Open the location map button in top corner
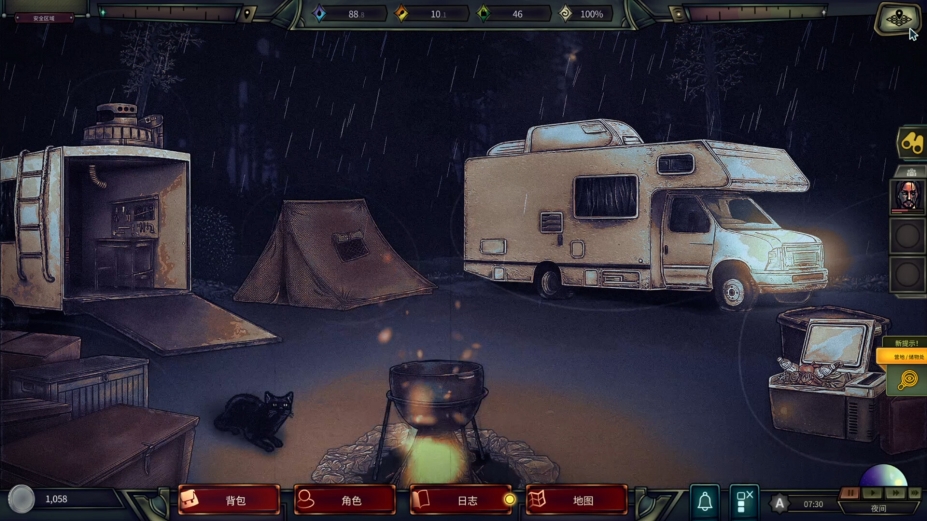 (896, 19)
